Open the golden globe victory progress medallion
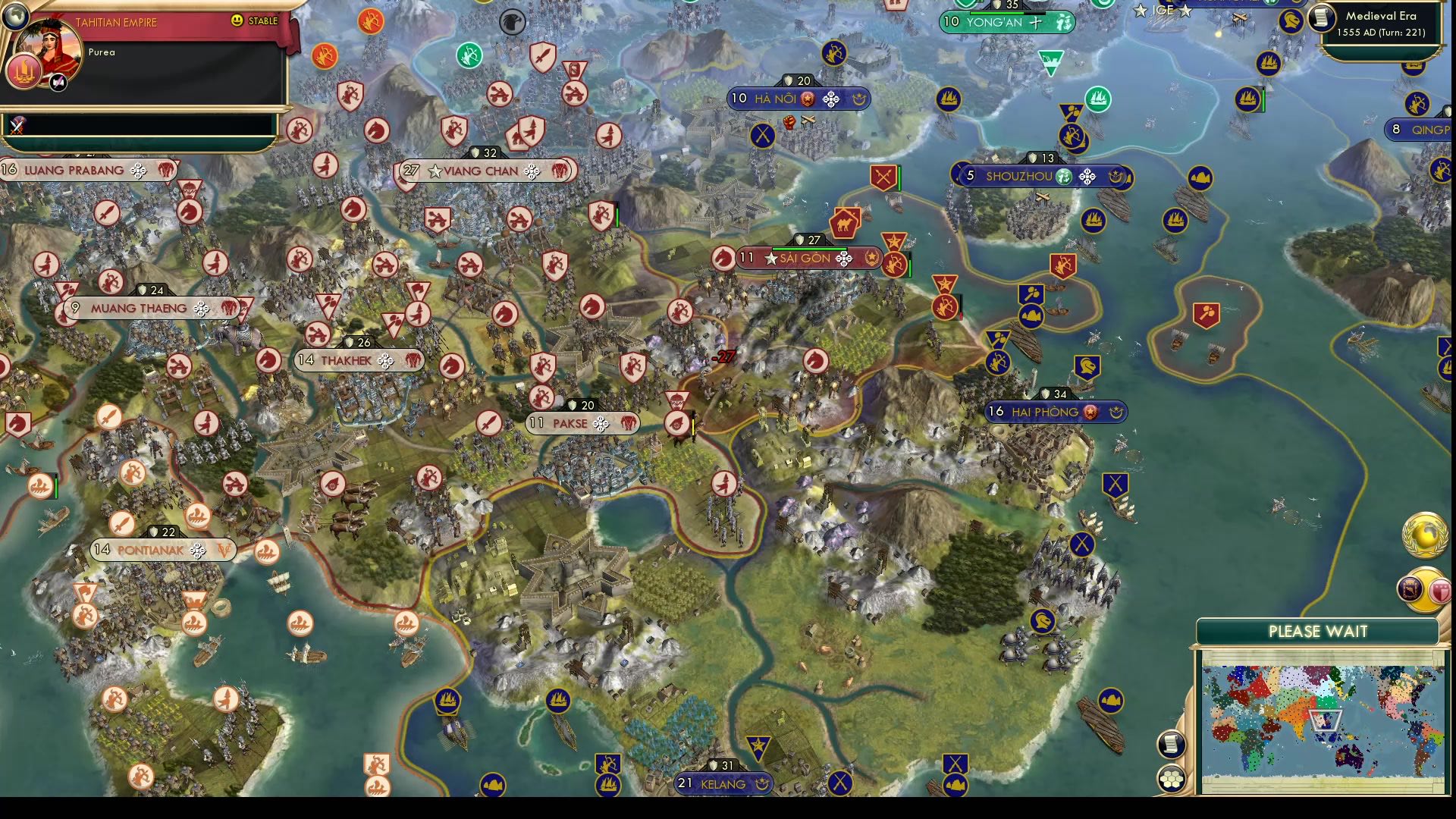This screenshot has height=819, width=1456. point(1424,535)
